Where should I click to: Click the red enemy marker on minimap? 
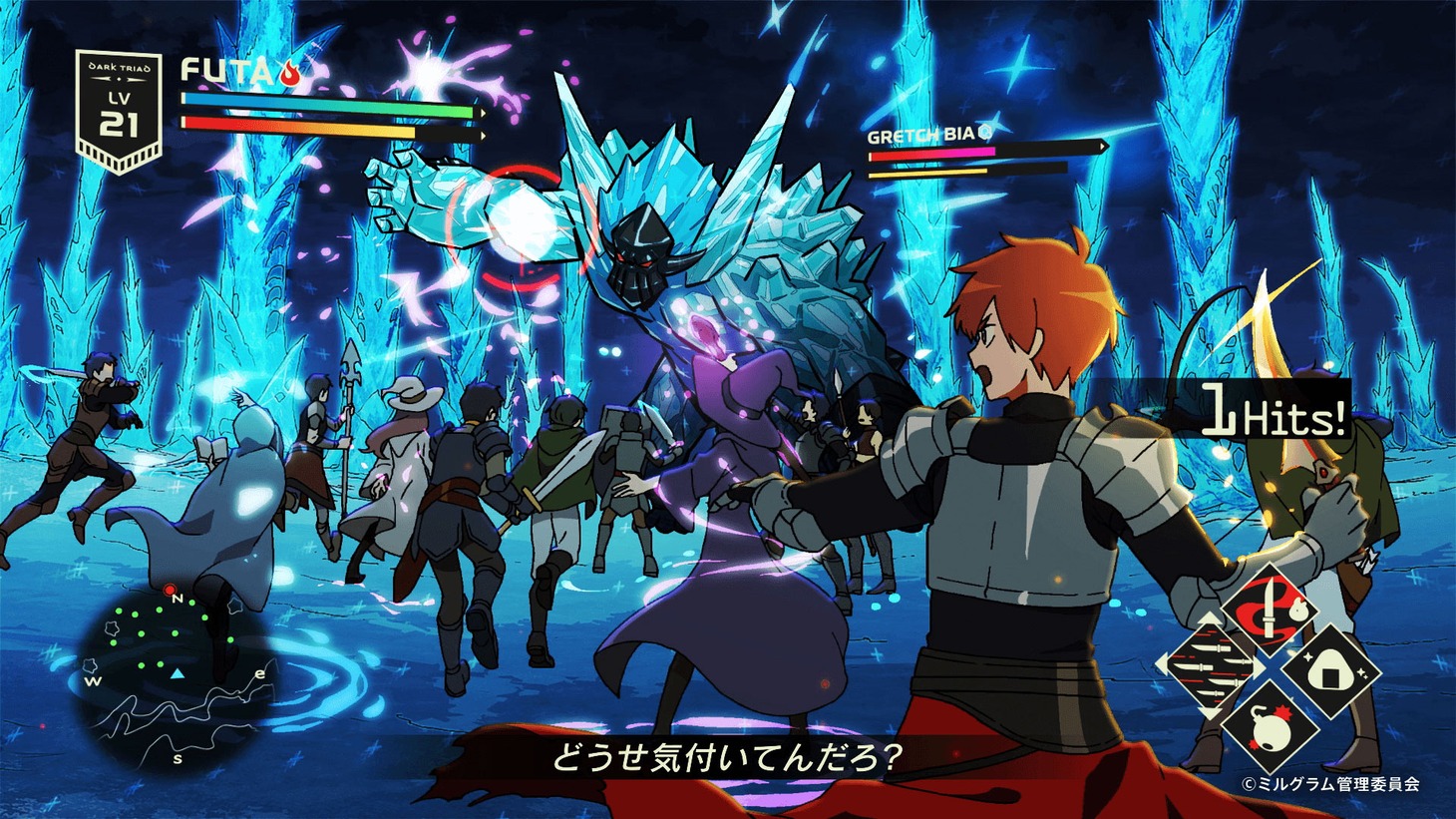pyautogui.click(x=170, y=590)
